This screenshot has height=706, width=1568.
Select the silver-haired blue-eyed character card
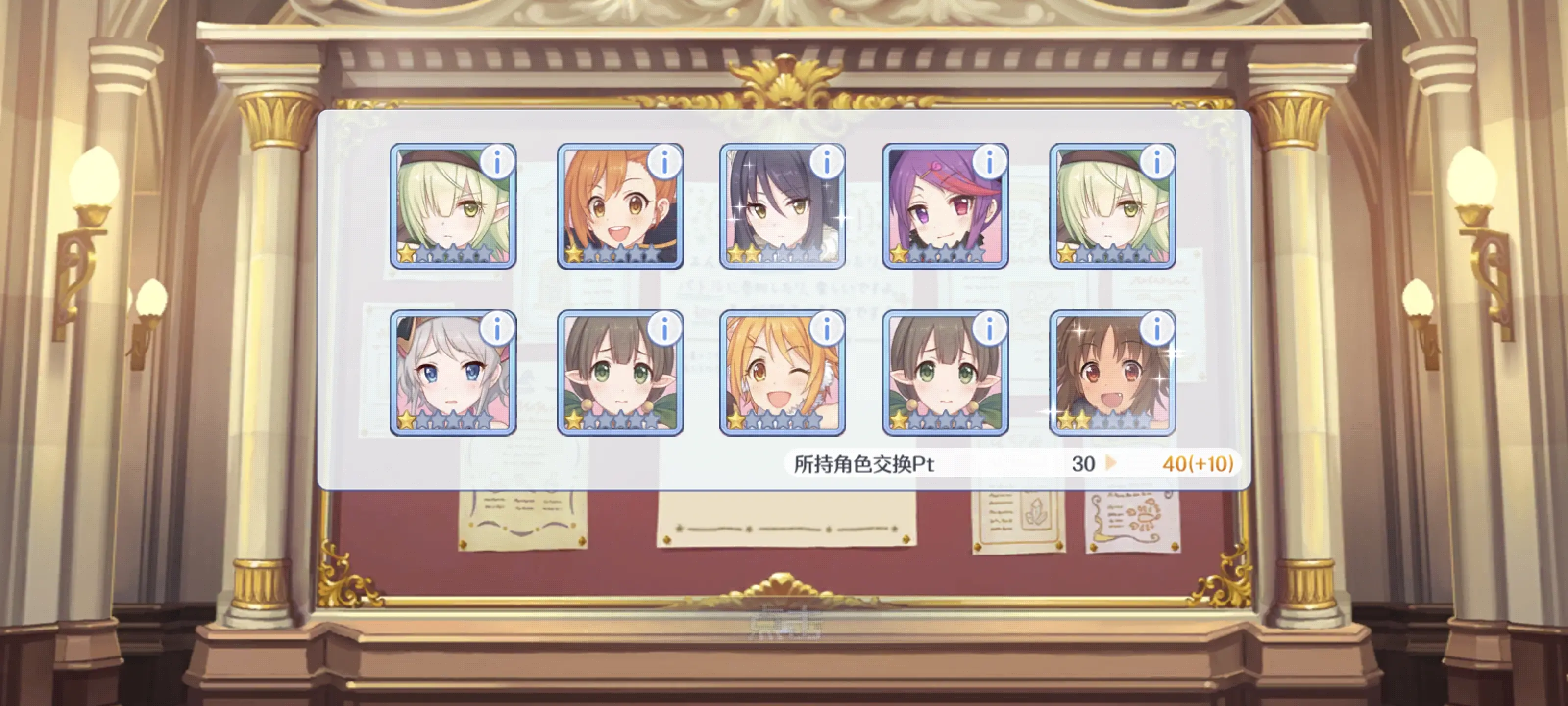[x=452, y=374]
